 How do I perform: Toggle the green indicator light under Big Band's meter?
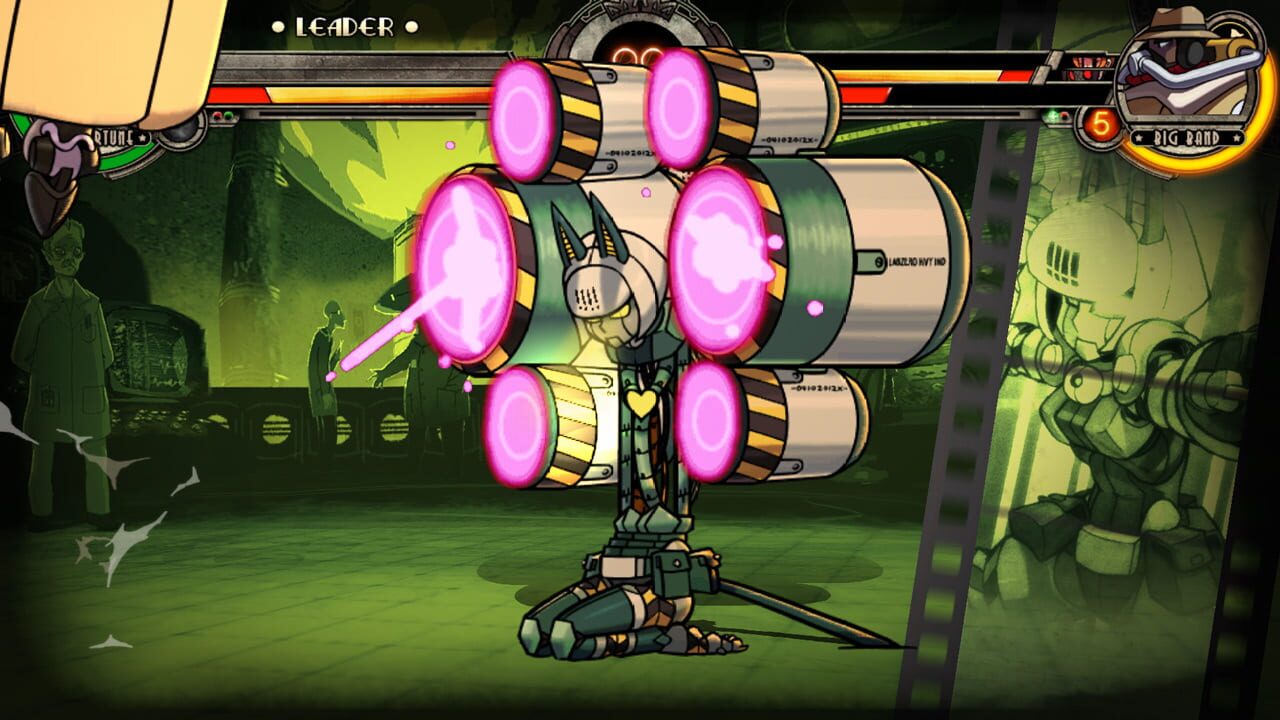(x=1051, y=115)
